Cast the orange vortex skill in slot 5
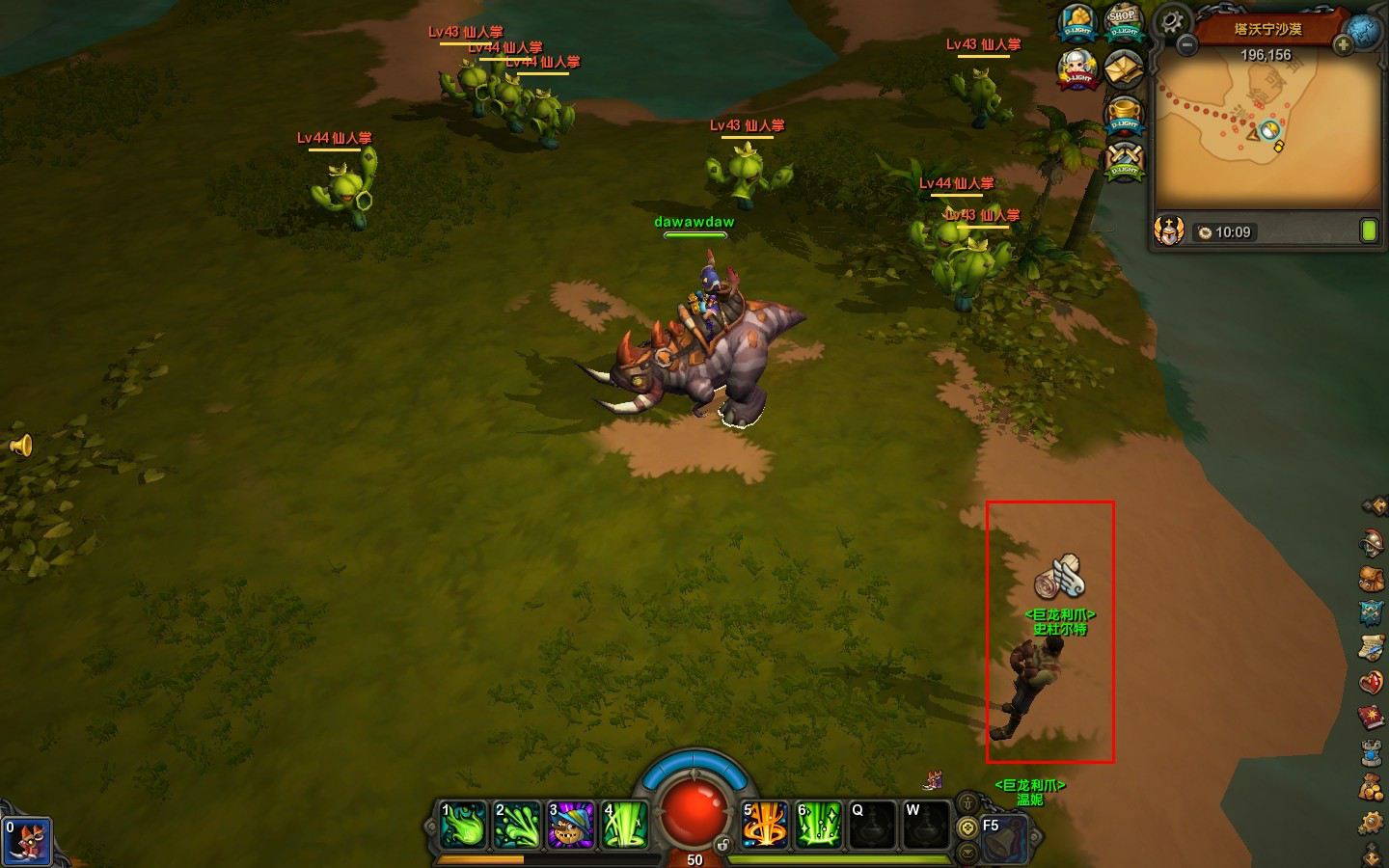Screen dimensions: 1389x868 [x=765, y=826]
